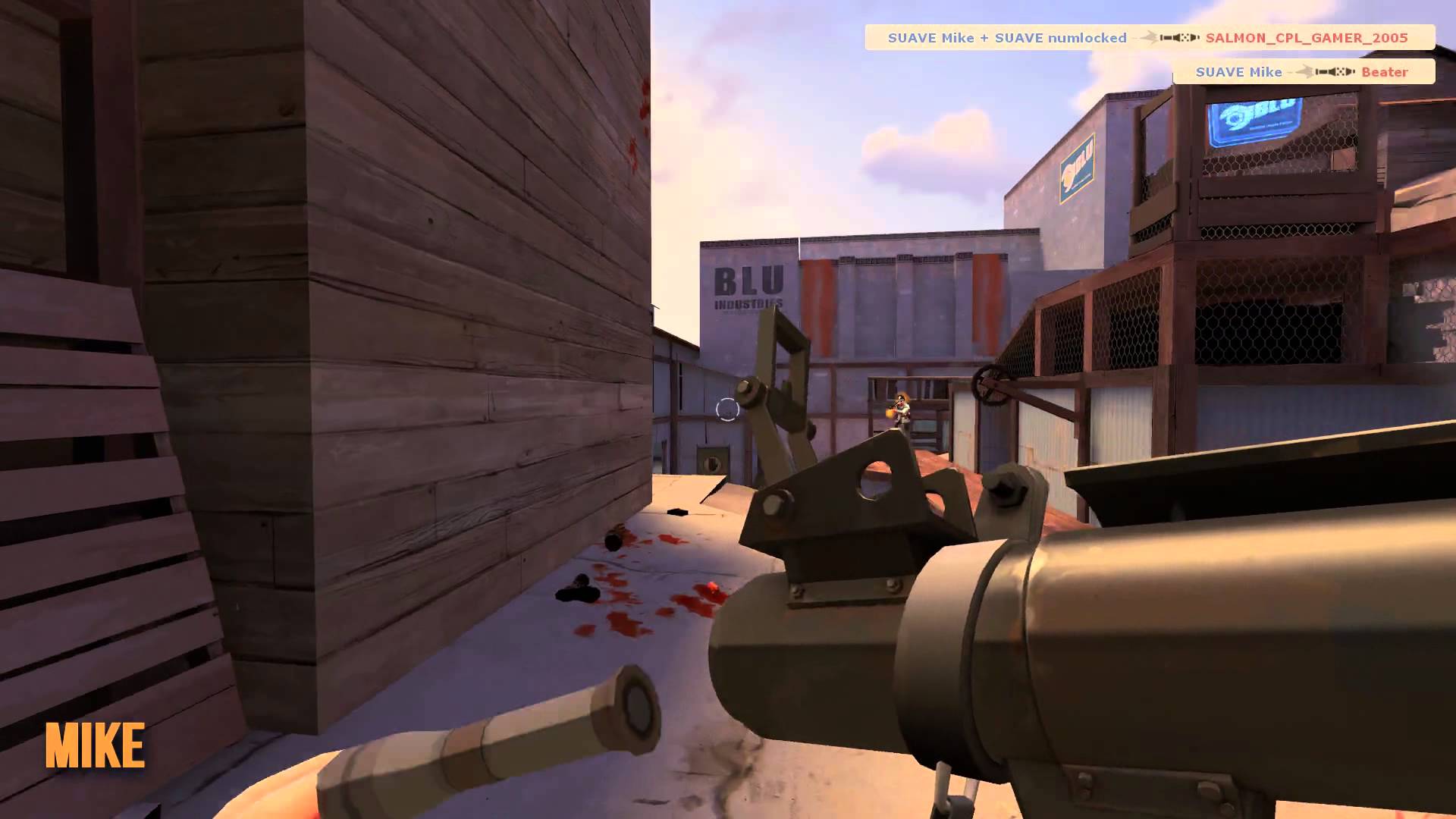The height and width of the screenshot is (819, 1456).
Task: Select the SALMON_CPL_GAMER_2005 kill feed entry
Action: click(1149, 38)
